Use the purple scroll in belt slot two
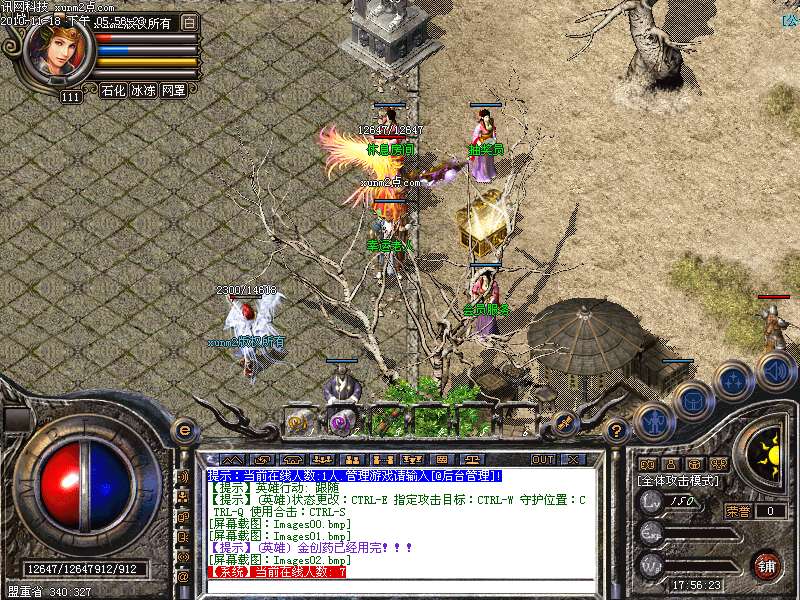 pyautogui.click(x=342, y=422)
